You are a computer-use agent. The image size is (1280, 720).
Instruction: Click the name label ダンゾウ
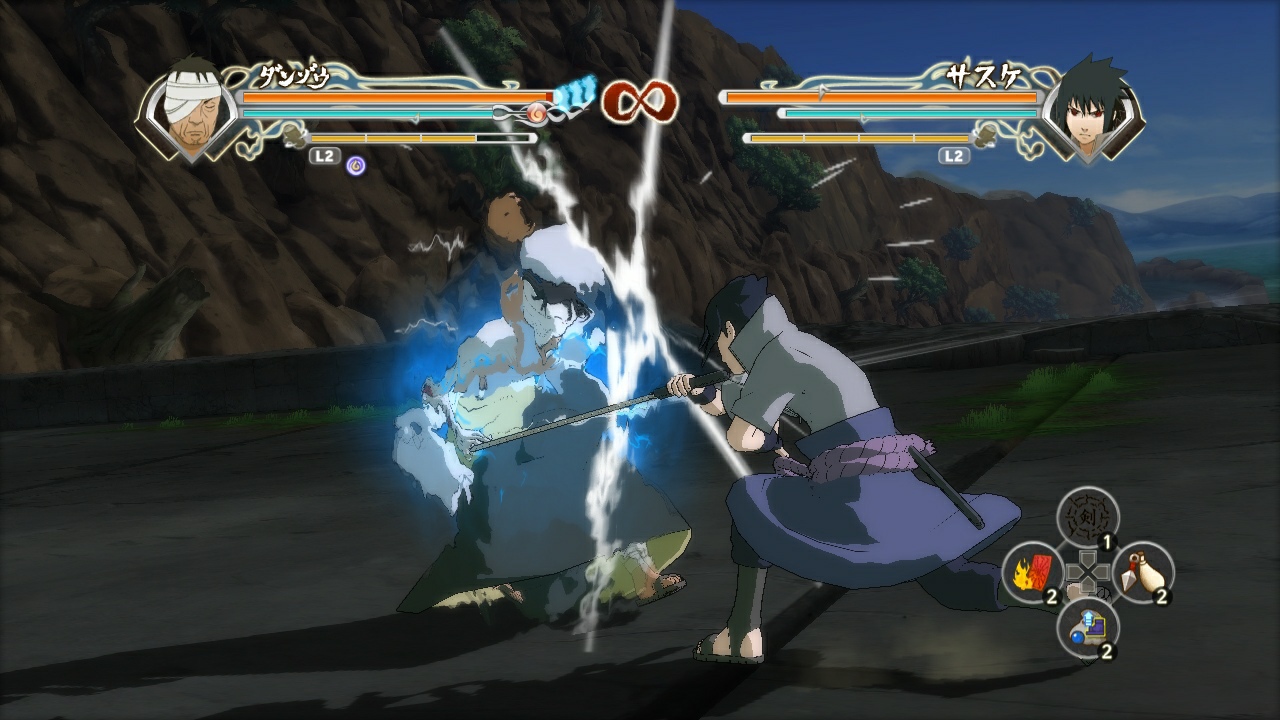(296, 73)
